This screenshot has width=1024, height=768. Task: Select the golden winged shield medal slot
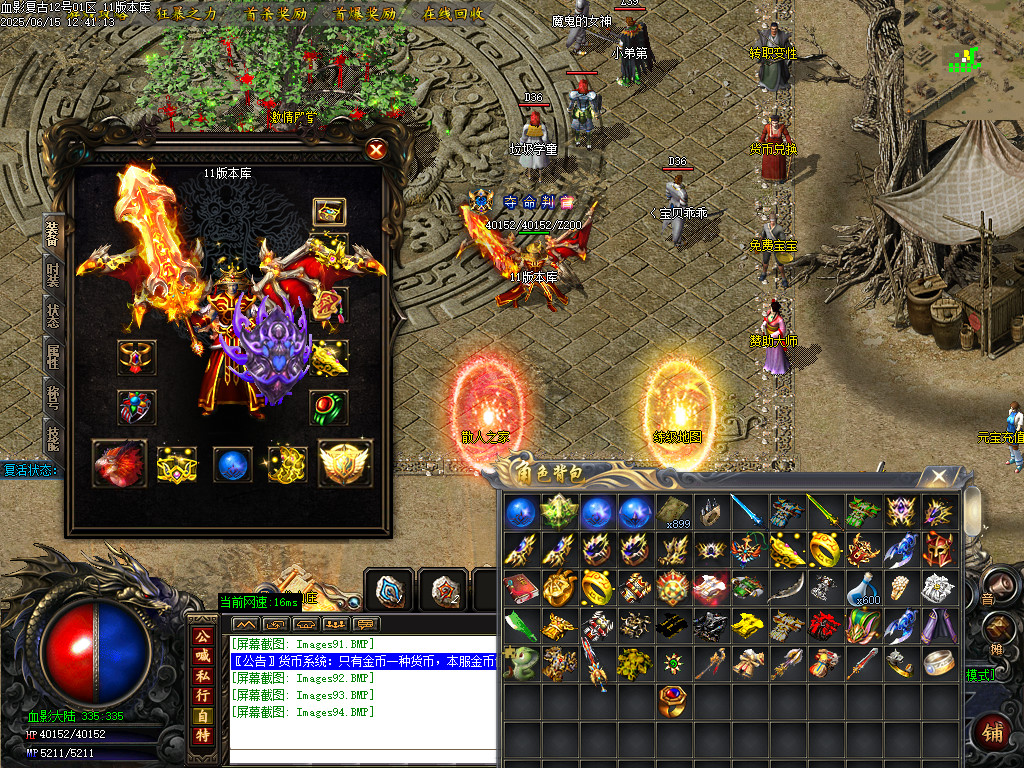(345, 464)
